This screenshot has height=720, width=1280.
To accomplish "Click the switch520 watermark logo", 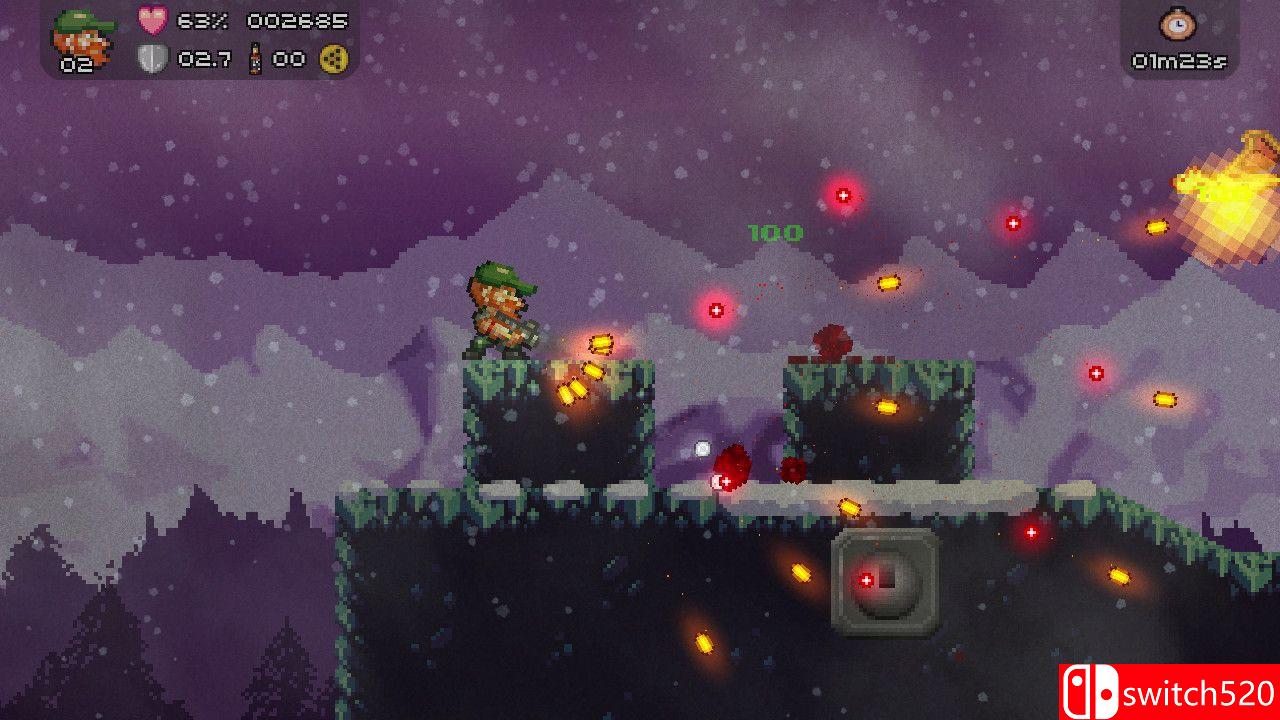I will coord(1169,692).
